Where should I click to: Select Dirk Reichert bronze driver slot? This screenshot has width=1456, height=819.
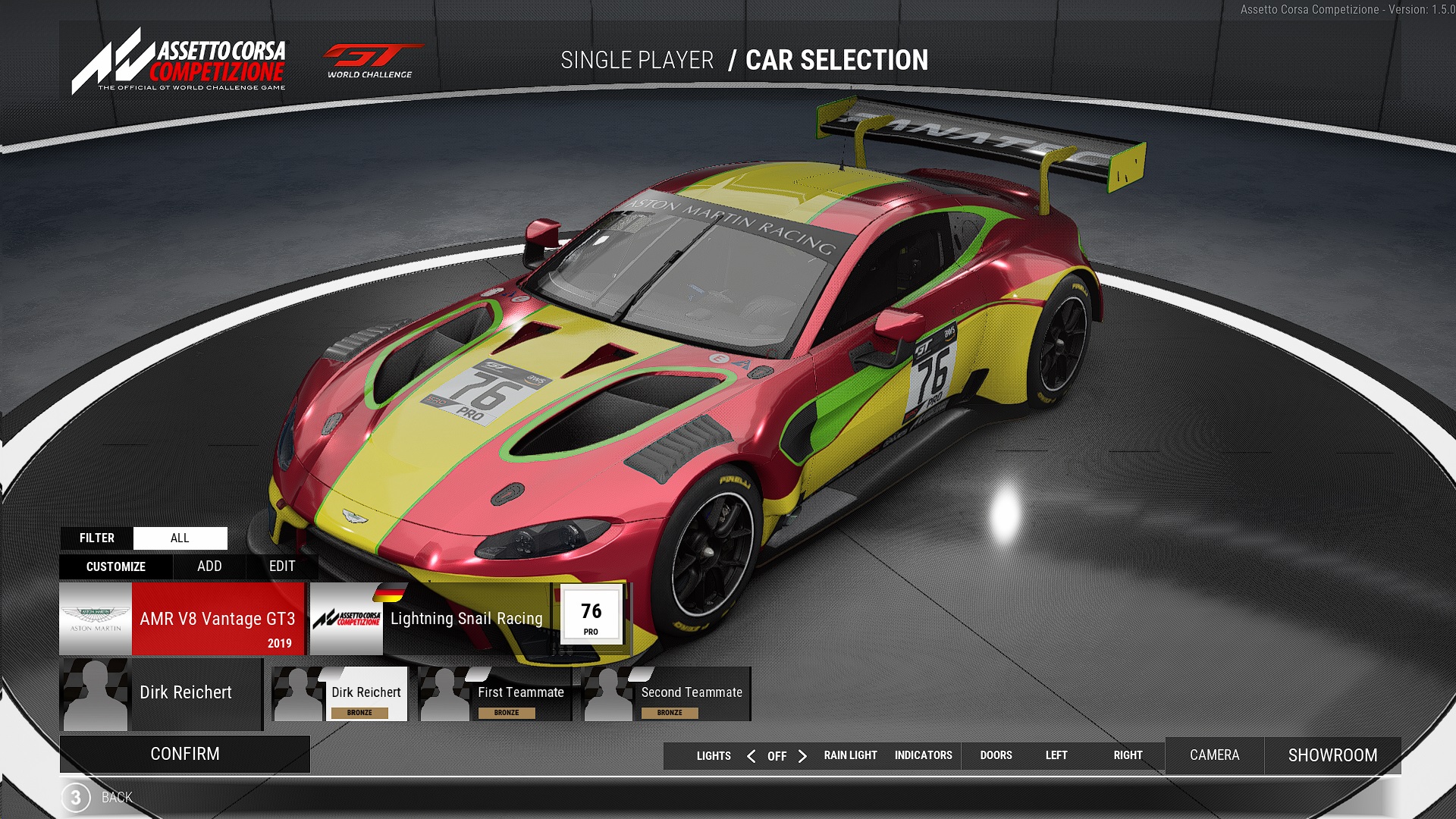click(x=340, y=694)
